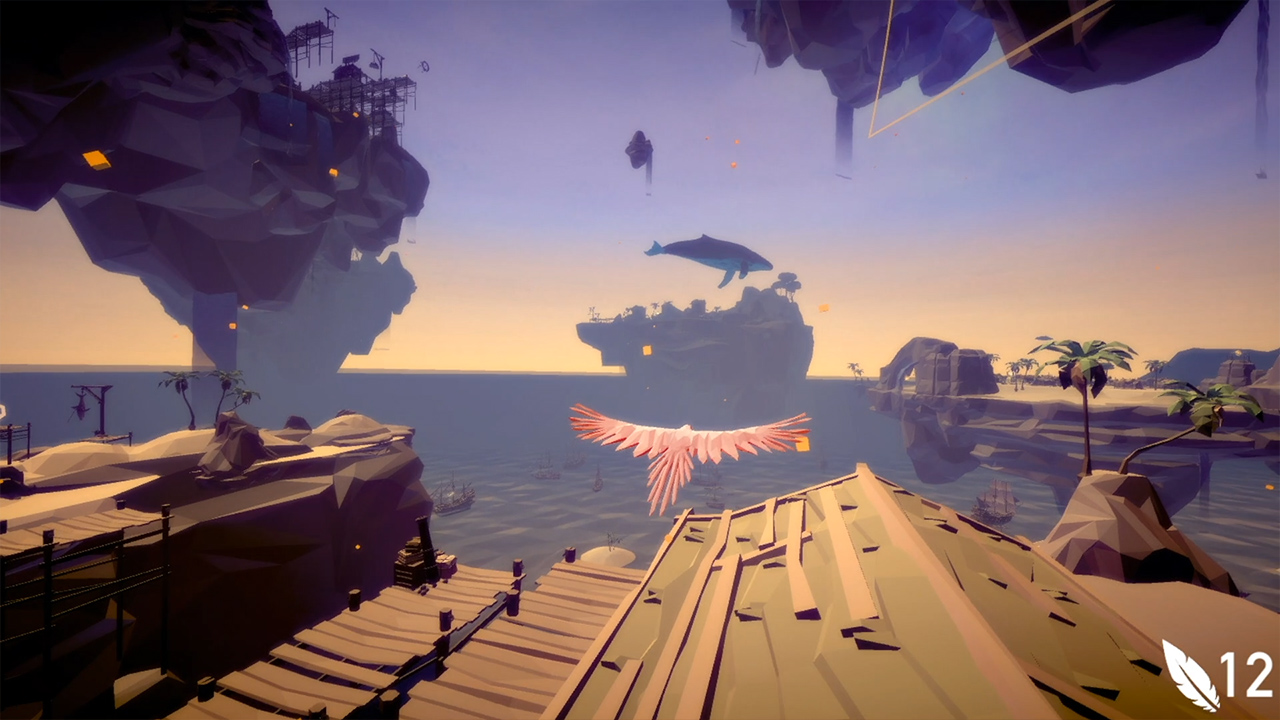This screenshot has height=720, width=1280.
Task: Click the hanging bat under the gallows post
Action: [x=81, y=405]
